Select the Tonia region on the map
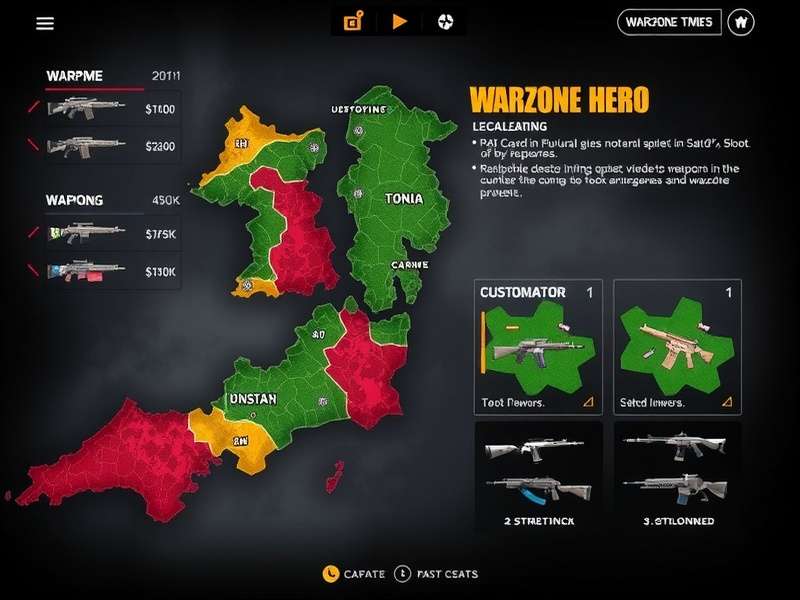 (403, 199)
